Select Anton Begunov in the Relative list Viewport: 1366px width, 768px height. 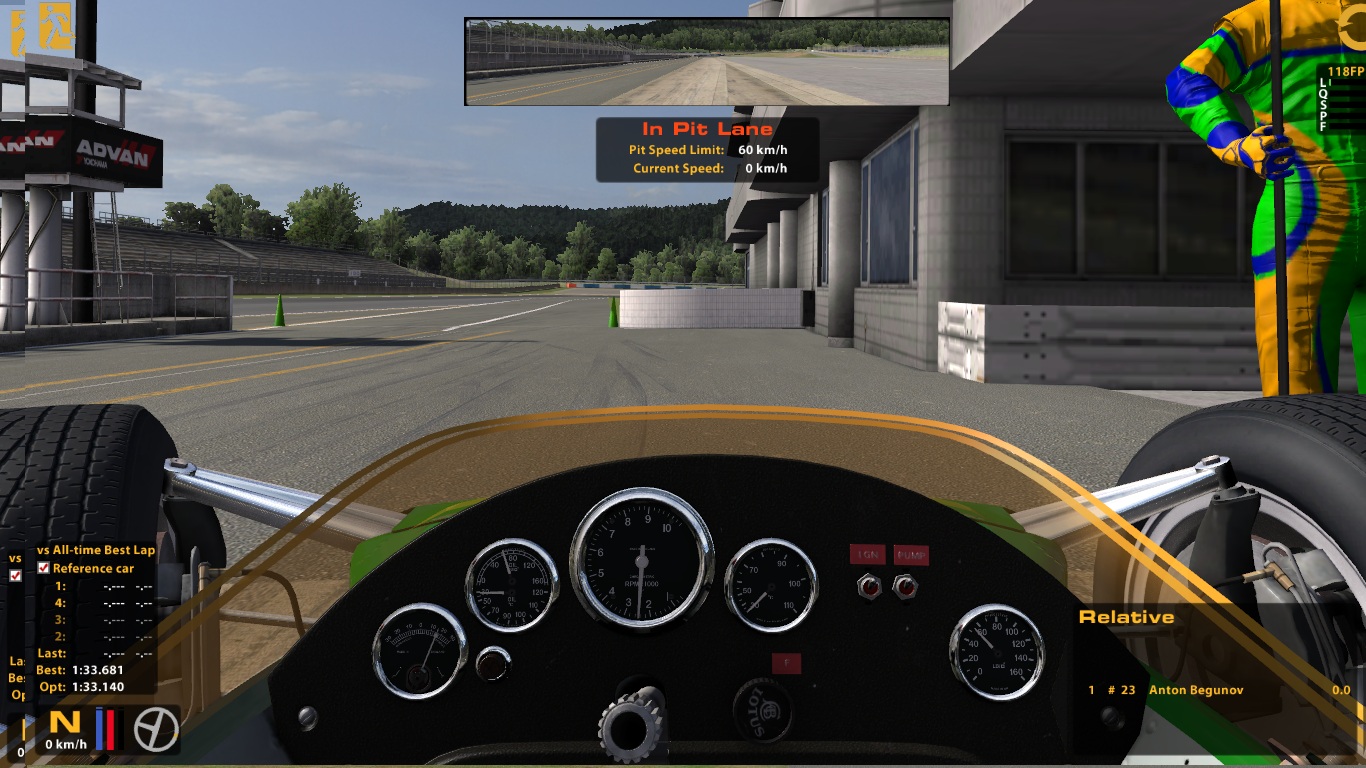coord(1196,690)
